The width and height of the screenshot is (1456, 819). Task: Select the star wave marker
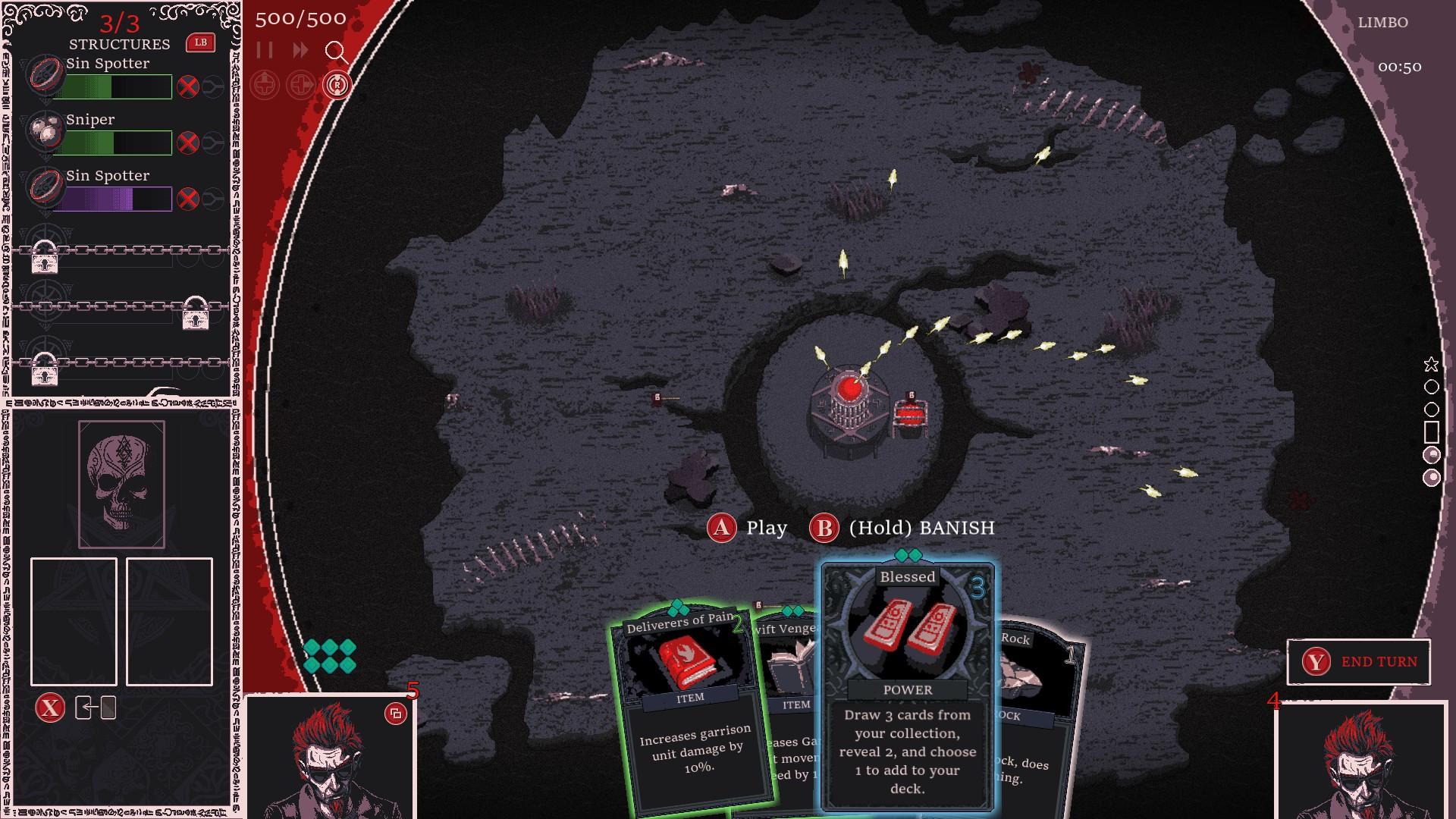(x=1431, y=365)
